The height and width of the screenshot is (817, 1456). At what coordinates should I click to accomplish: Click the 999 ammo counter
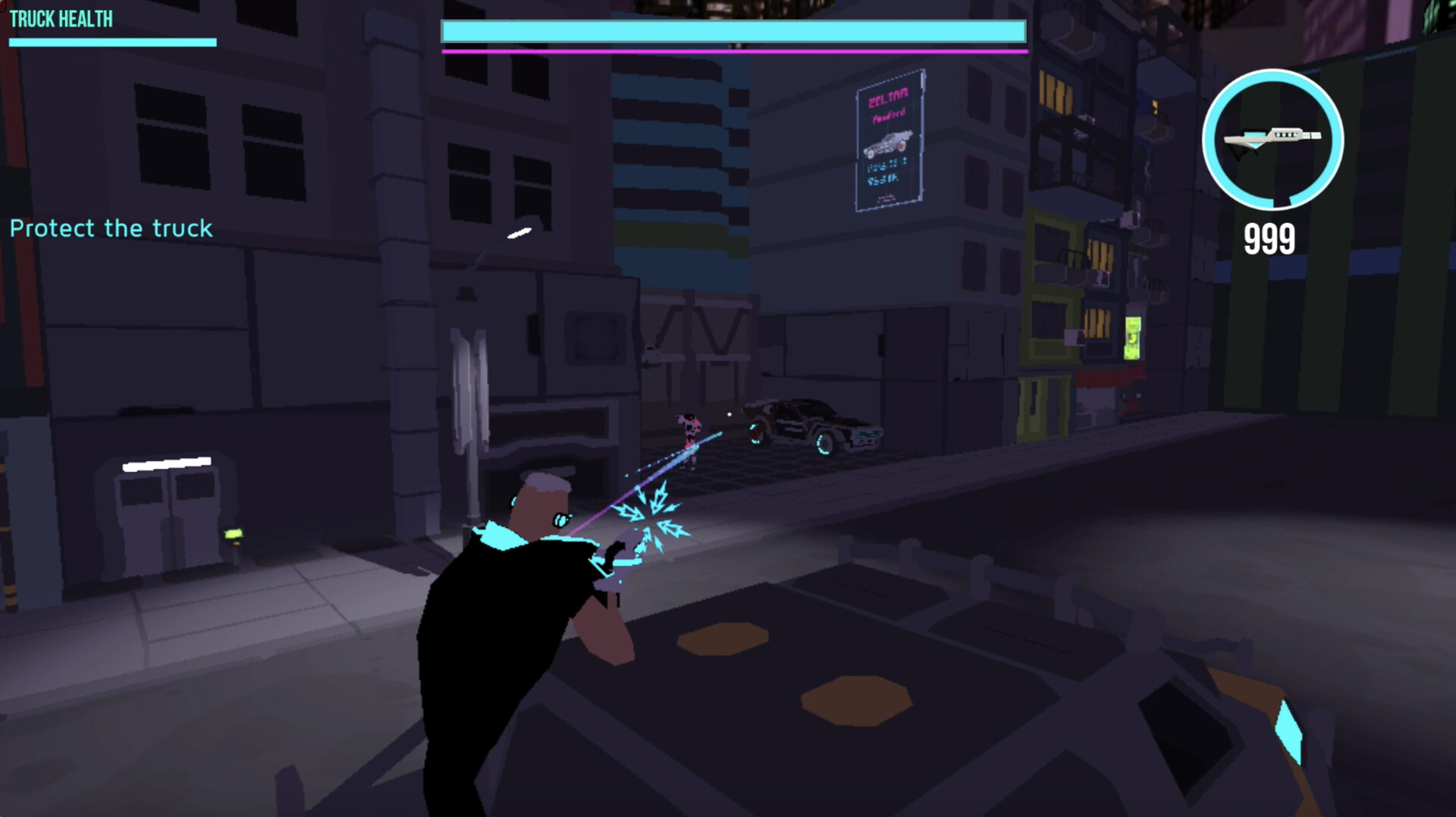pos(1269,237)
